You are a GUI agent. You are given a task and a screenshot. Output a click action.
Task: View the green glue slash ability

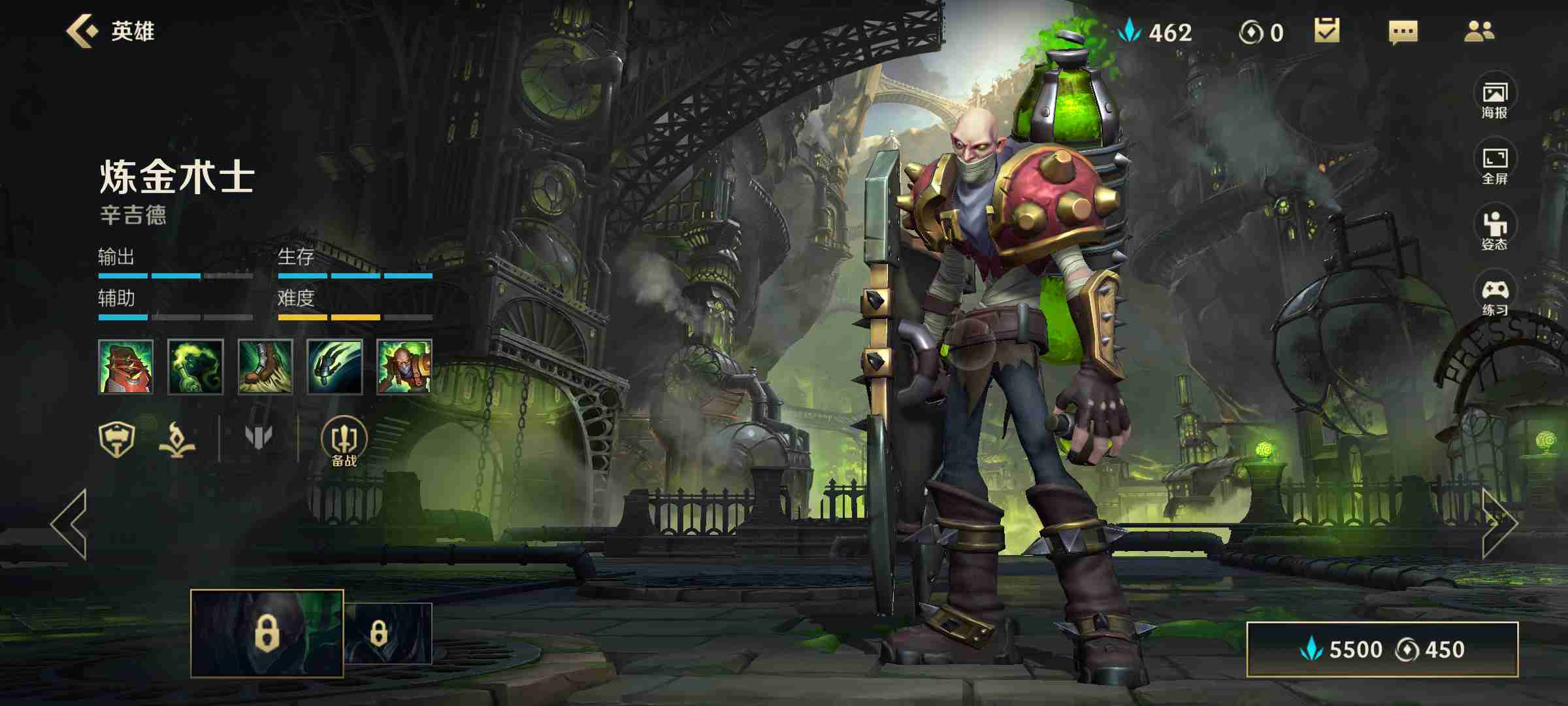[x=335, y=367]
